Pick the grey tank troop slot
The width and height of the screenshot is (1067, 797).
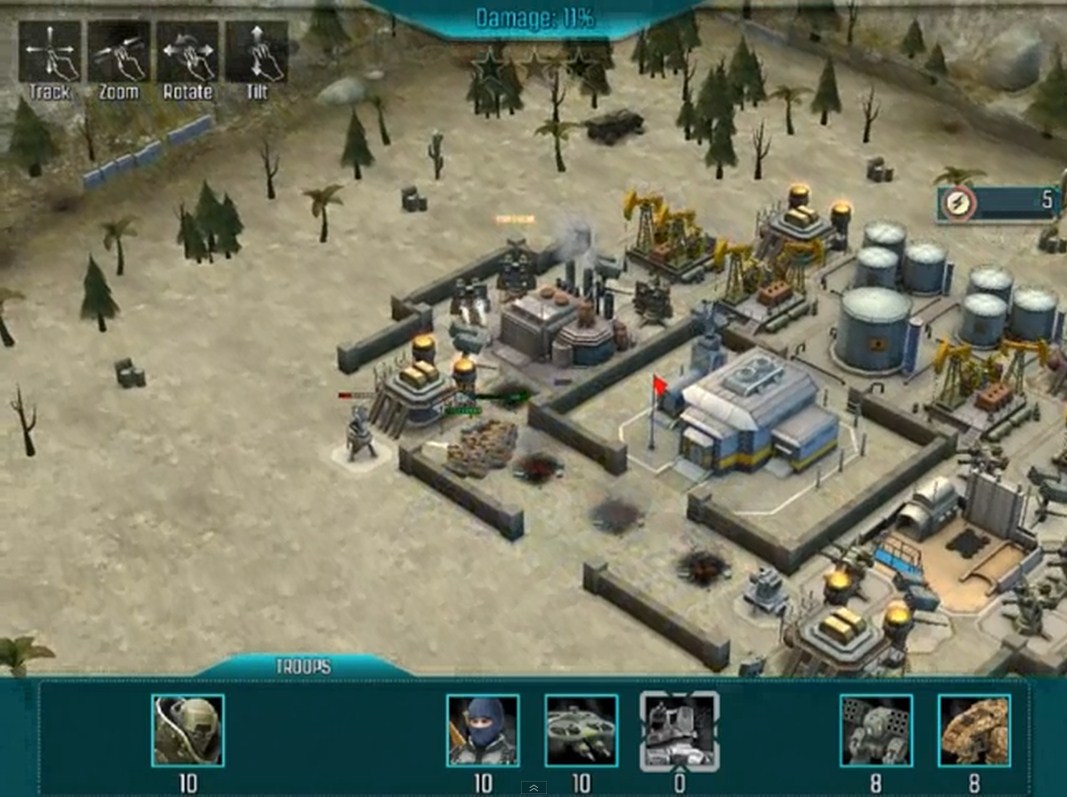[x=679, y=730]
